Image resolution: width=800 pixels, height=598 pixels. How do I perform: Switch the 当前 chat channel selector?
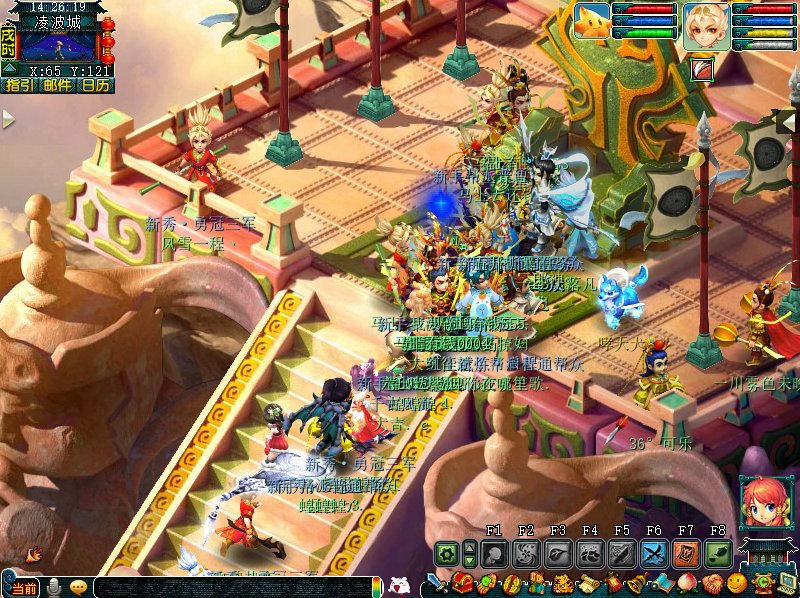[x=25, y=588]
